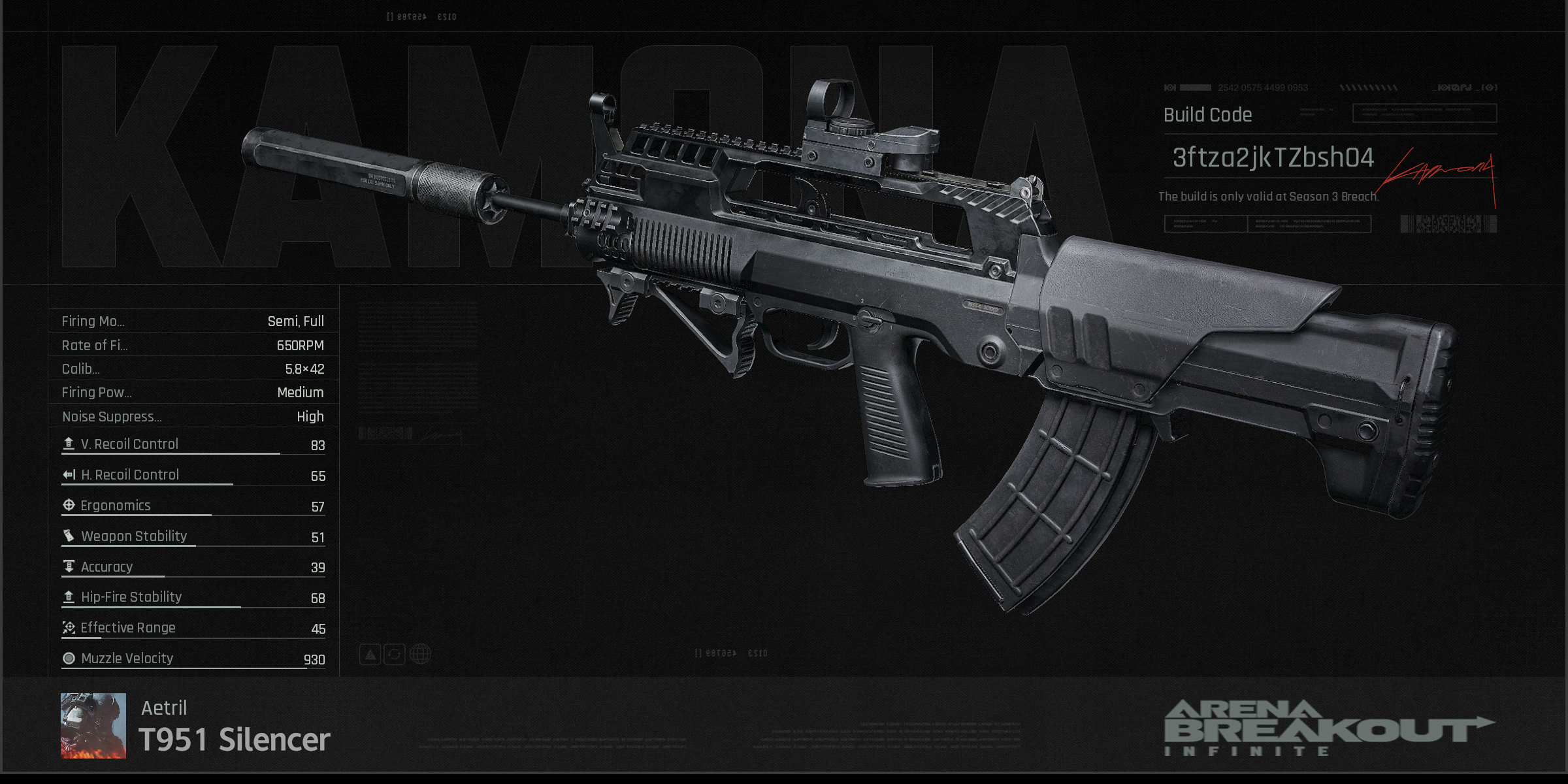
Task: Select the Ergonomics crosshair icon
Action: point(67,504)
